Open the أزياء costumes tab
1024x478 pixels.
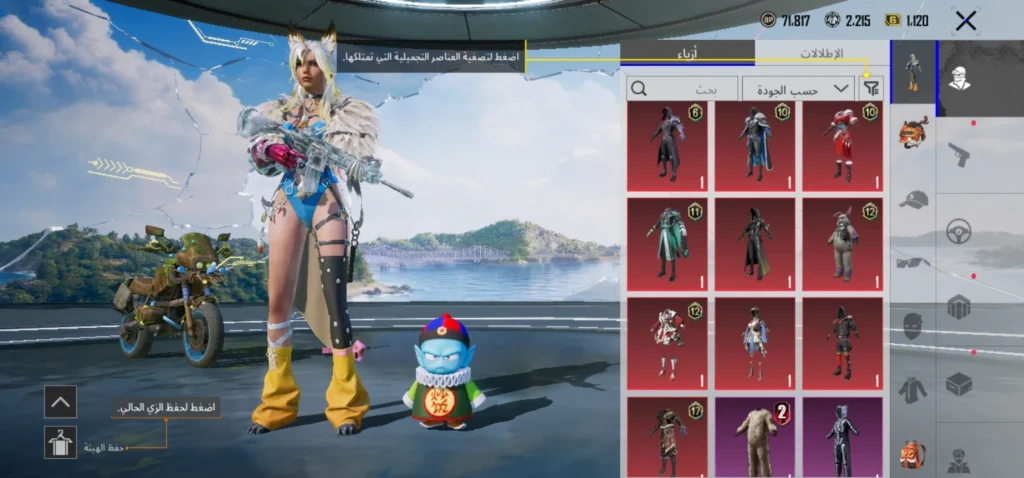point(688,53)
